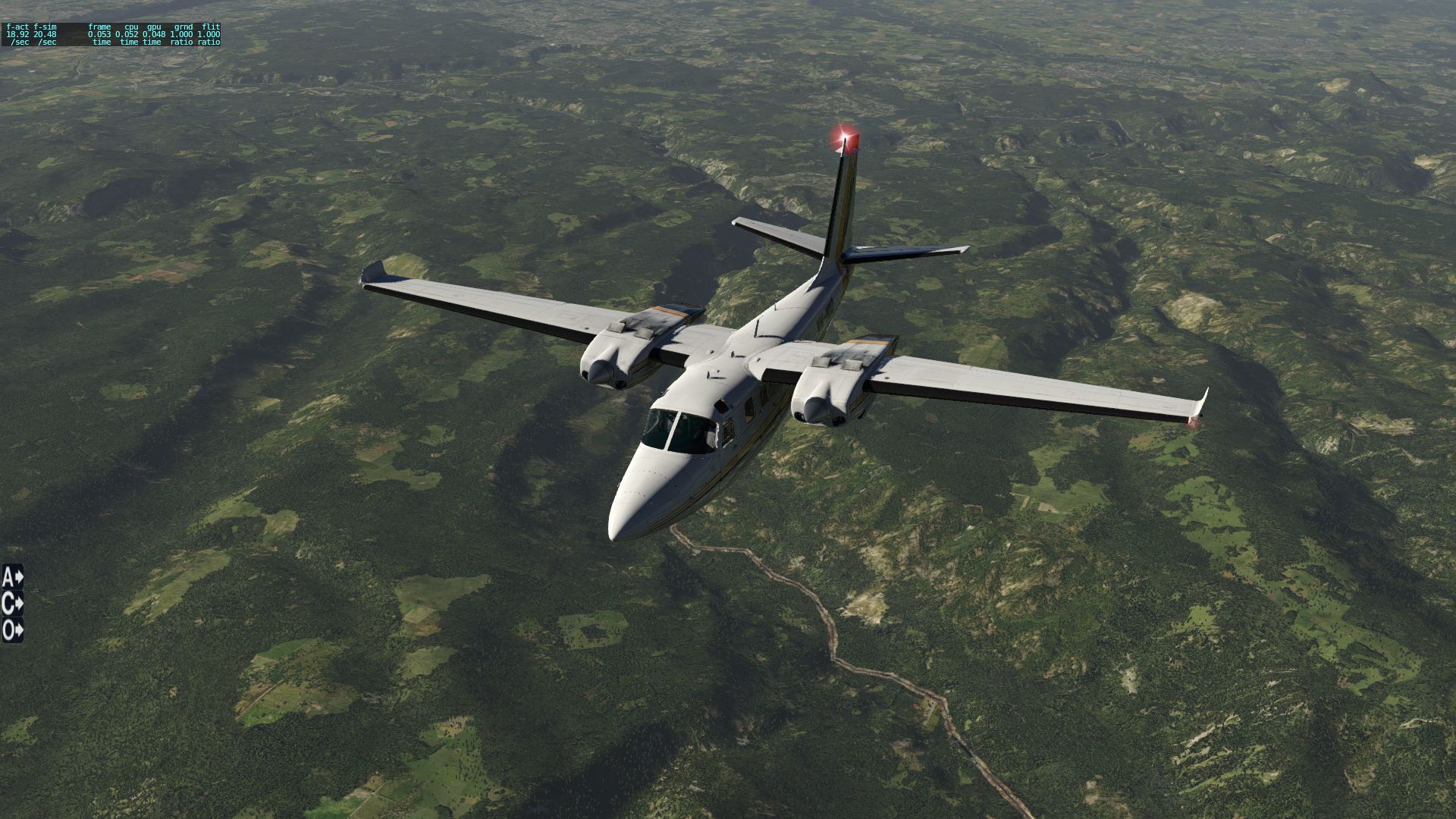1456x819 pixels.
Task: Show the "O" arrow side panel tab
Action: pos(13,630)
